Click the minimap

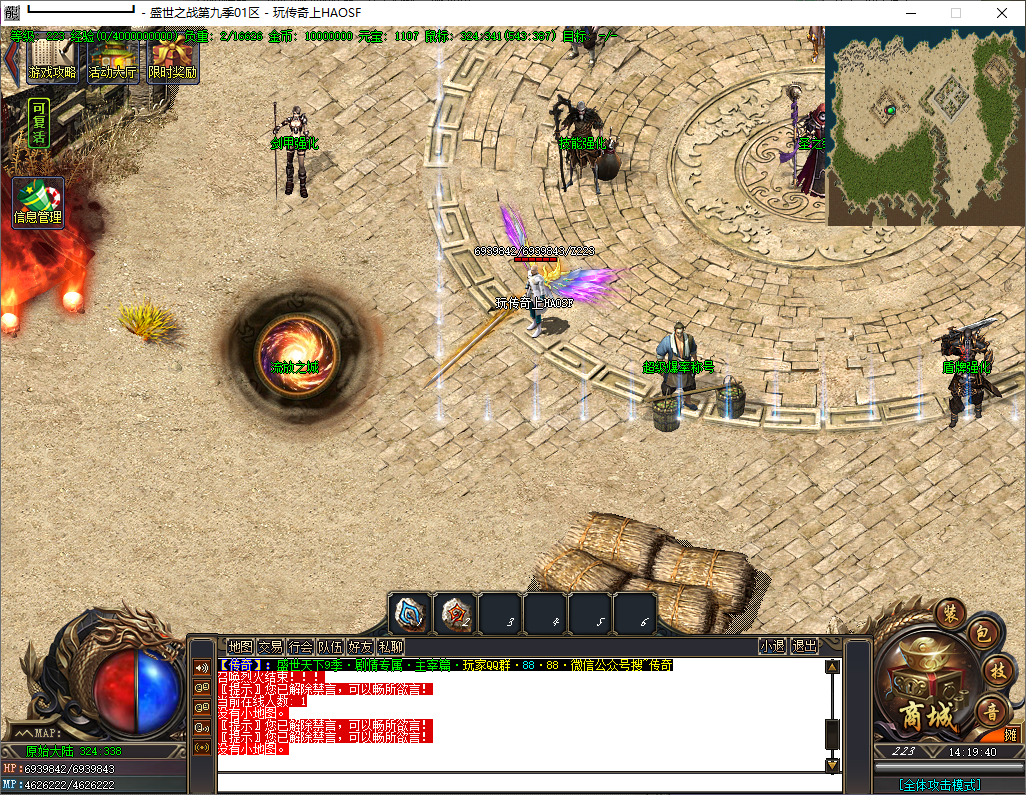click(924, 126)
